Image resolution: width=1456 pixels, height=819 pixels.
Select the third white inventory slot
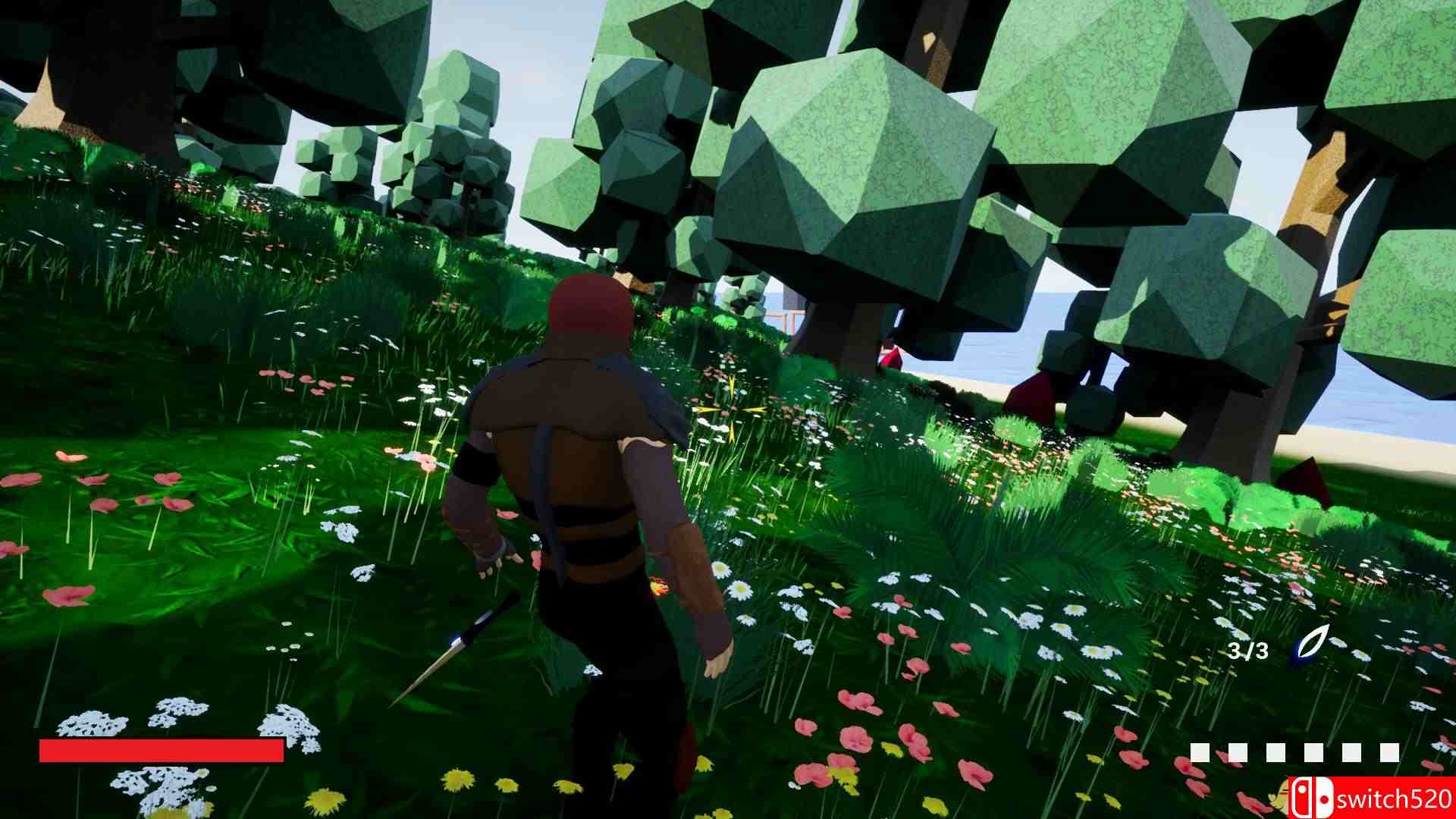[1276, 752]
